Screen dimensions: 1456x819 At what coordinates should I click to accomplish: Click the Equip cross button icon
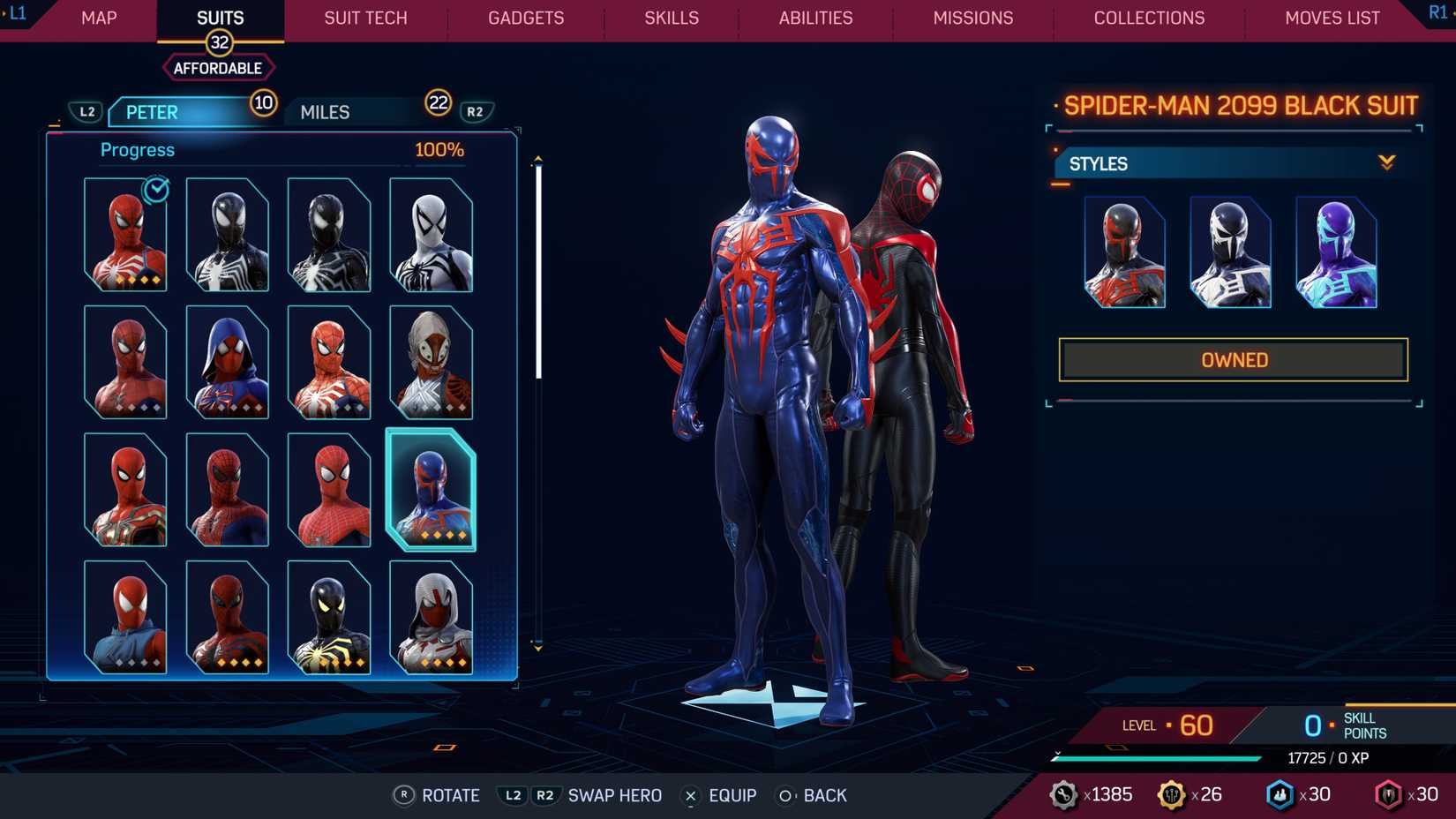pos(689,795)
